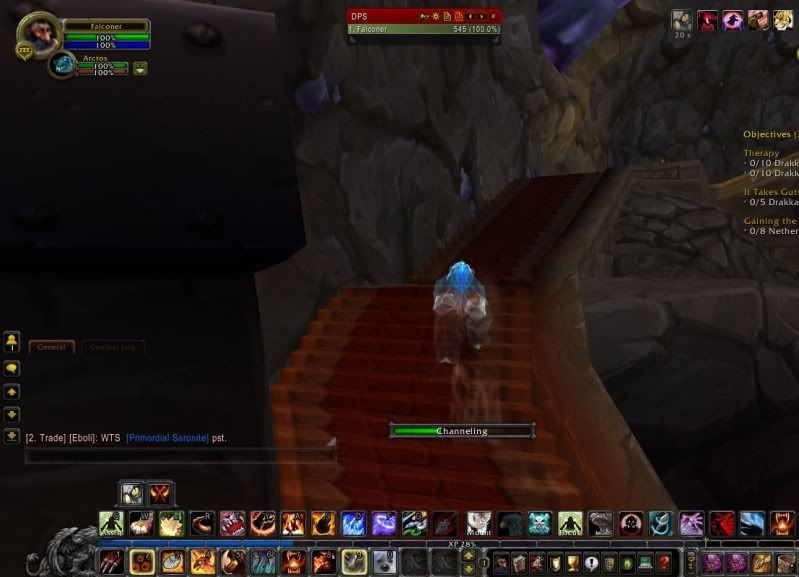Click the DPS meter title bar
Viewport: 799px width, 577px height.
pyautogui.click(x=380, y=16)
